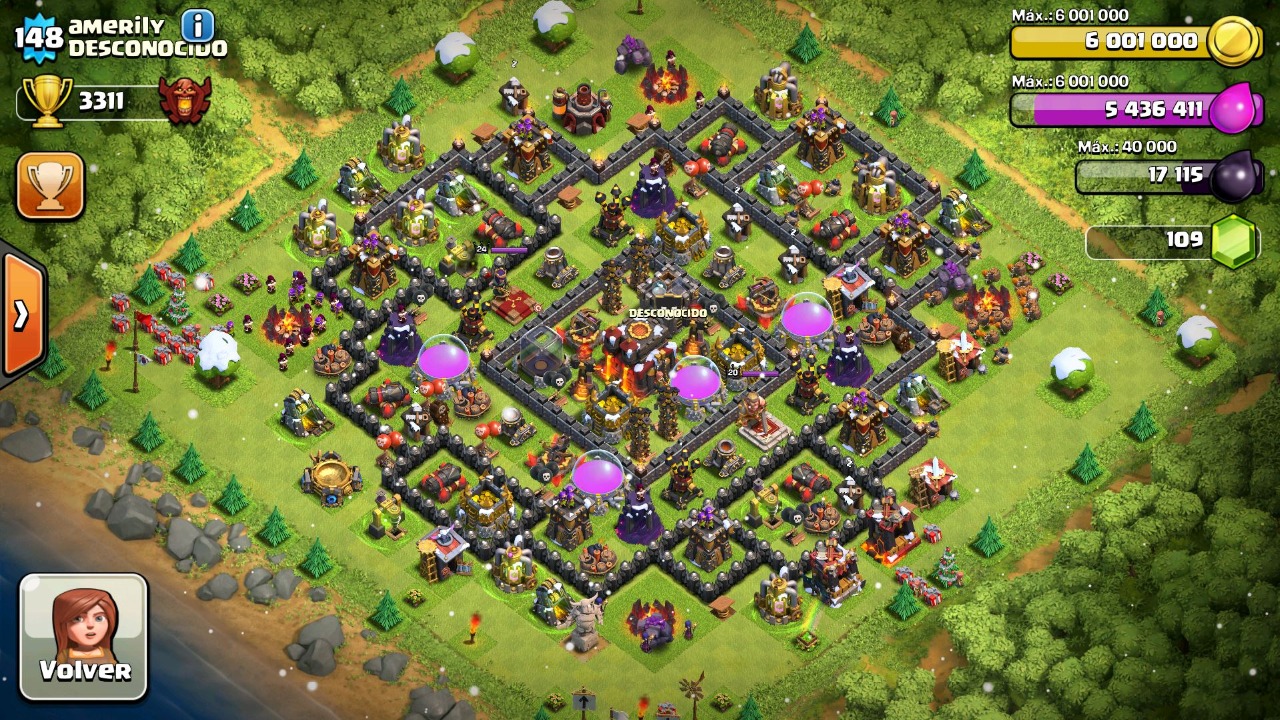This screenshot has width=1280, height=720.
Task: Click the dark elixir drop icon
Action: (1235, 176)
